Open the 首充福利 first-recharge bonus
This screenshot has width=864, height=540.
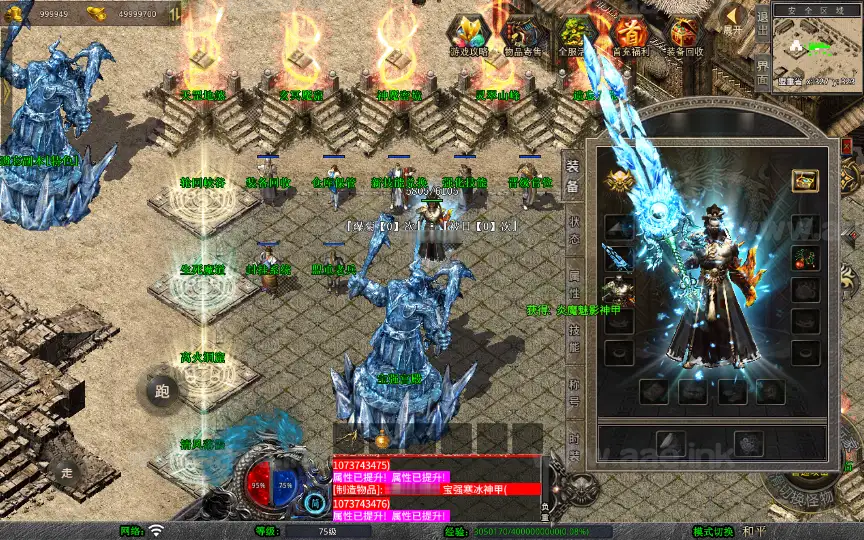[629, 33]
